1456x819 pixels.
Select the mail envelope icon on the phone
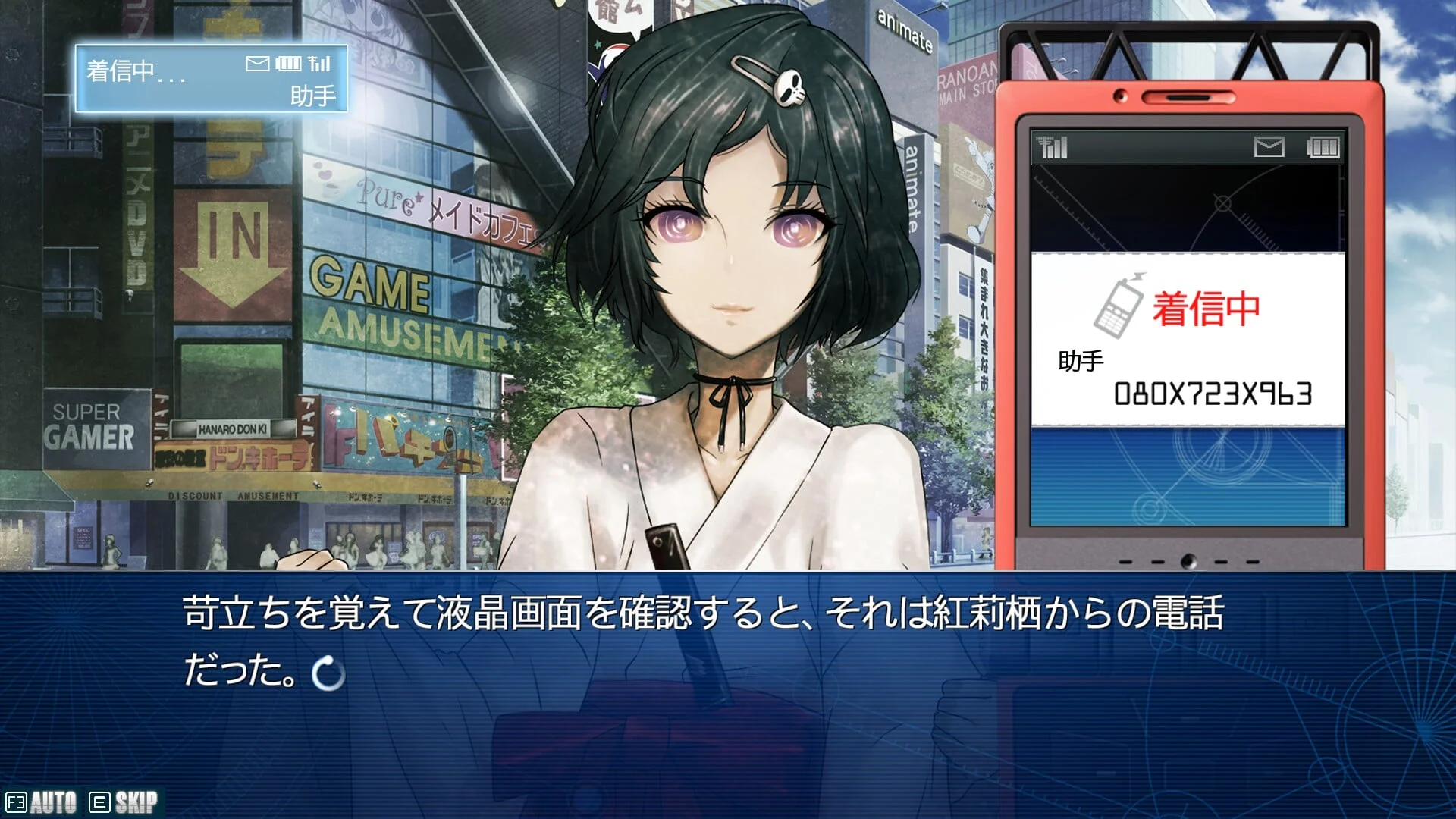point(1269,147)
